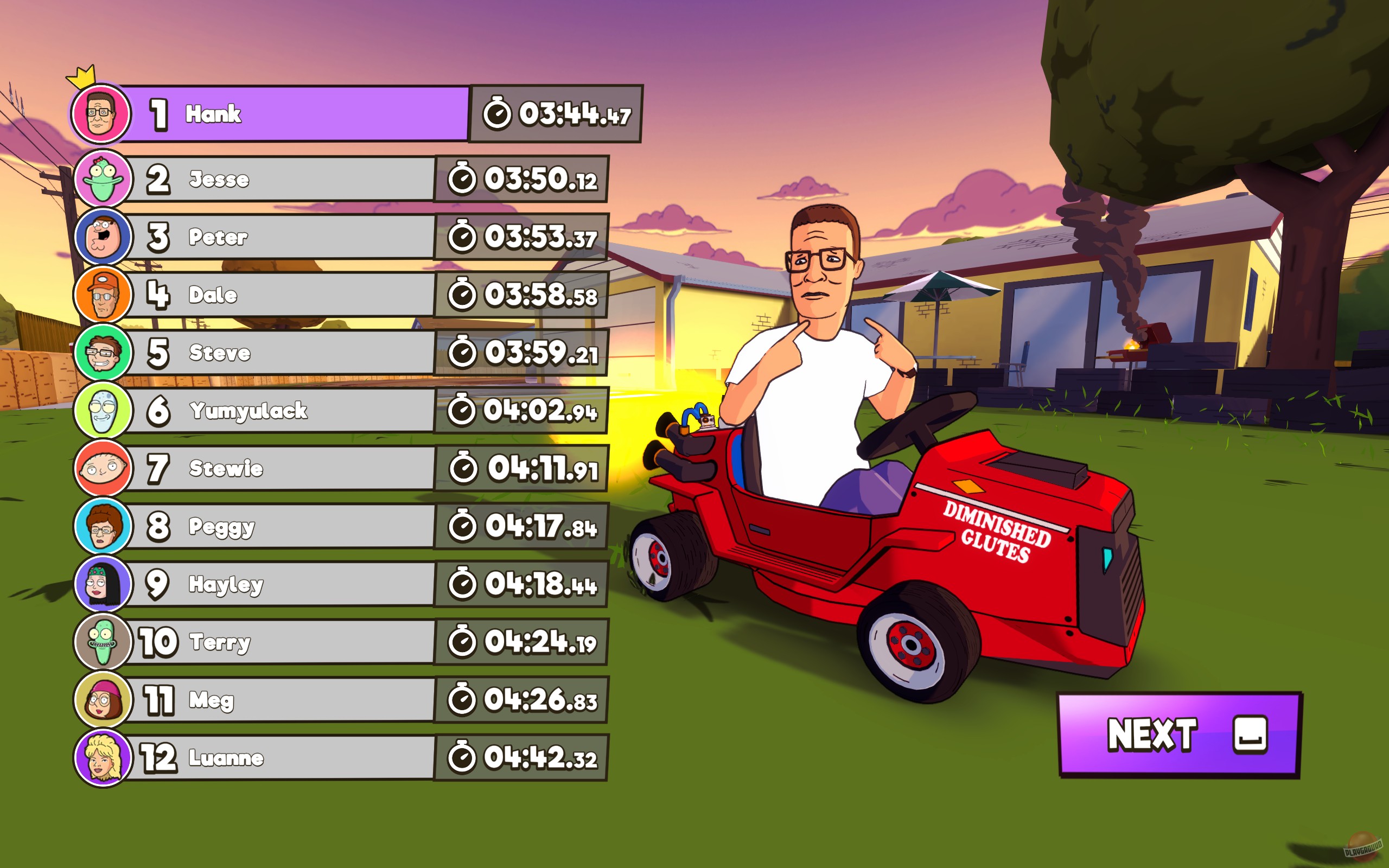Click Stewie's avatar portrait
1389x868 pixels.
pos(102,468)
